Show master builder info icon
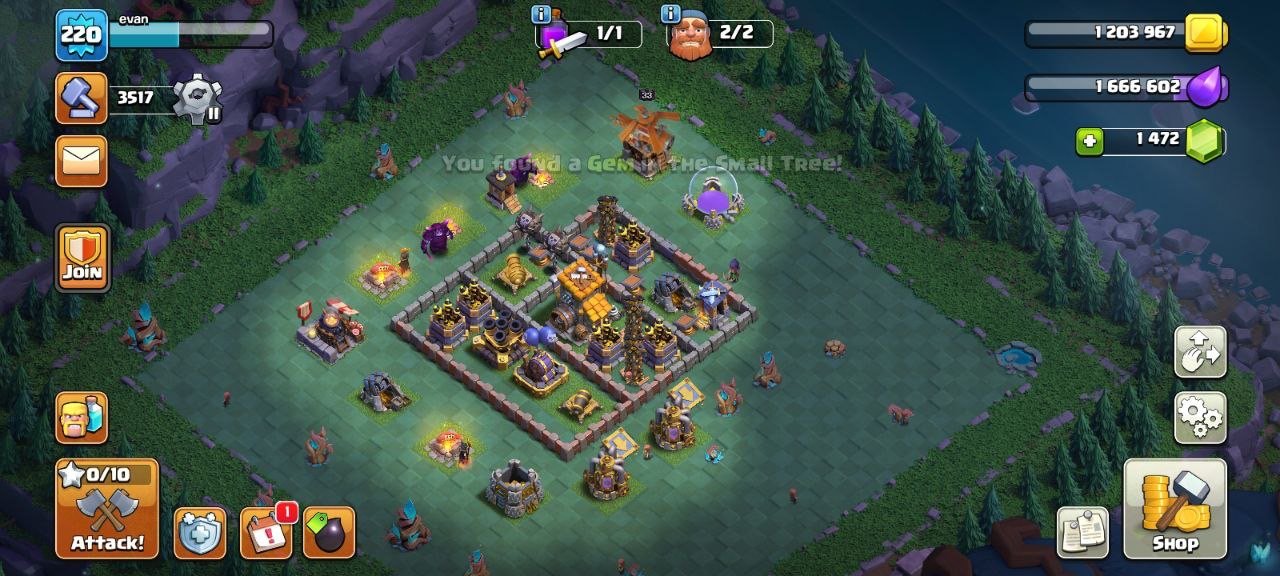 (670, 14)
